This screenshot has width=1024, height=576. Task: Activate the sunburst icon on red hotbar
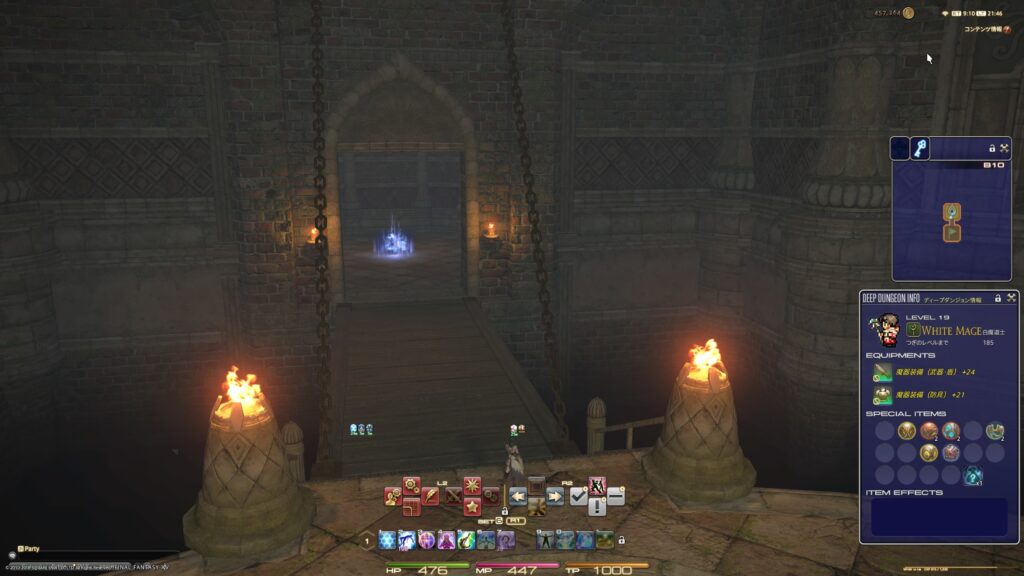[x=472, y=486]
